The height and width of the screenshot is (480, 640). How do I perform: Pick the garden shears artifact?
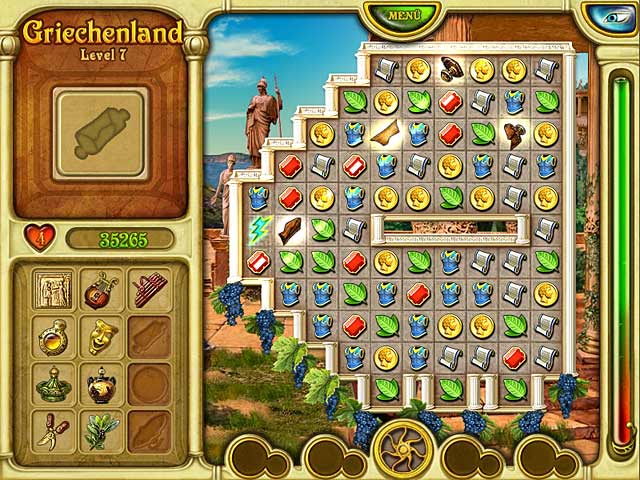(53, 431)
